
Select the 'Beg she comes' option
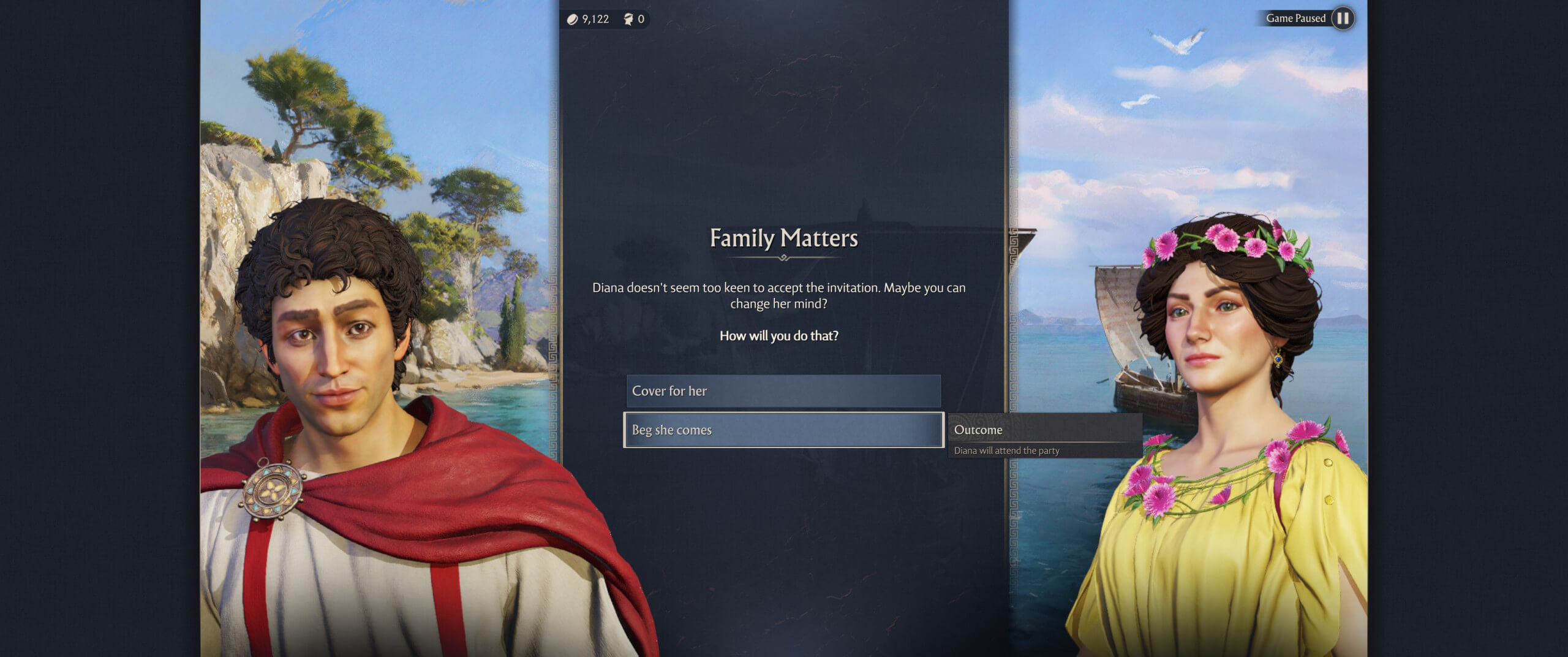pos(783,430)
